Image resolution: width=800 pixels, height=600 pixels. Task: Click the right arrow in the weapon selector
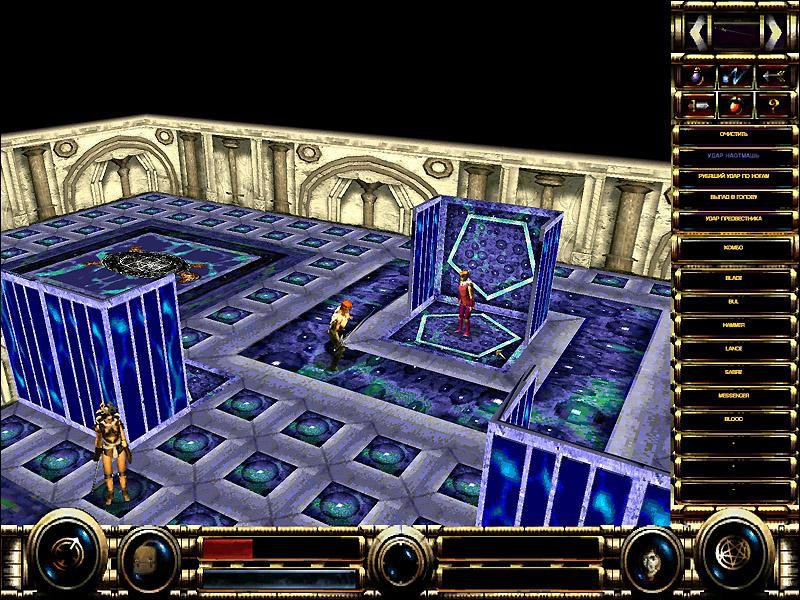pyautogui.click(x=773, y=33)
